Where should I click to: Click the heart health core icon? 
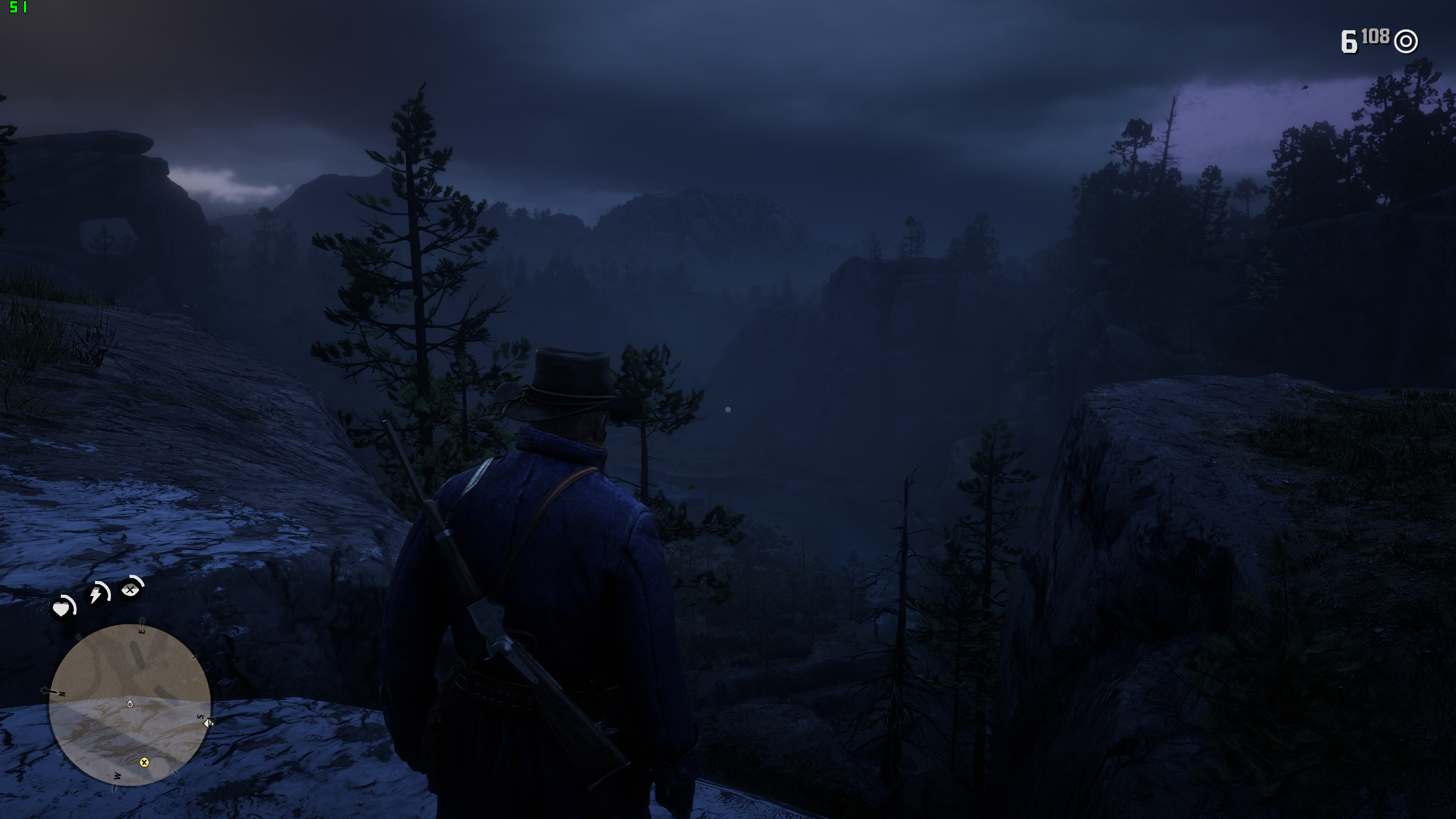coord(61,609)
